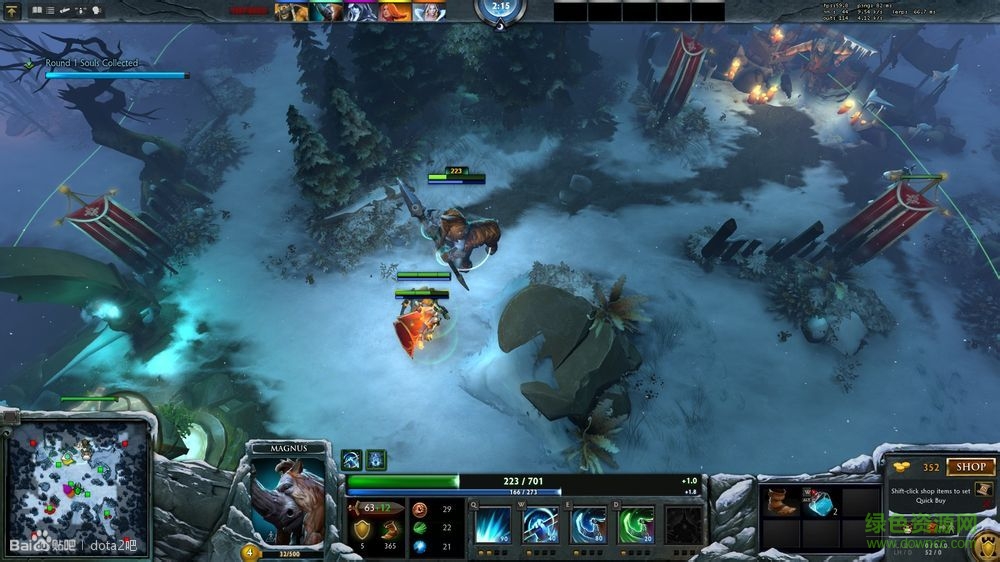Open the main menu arrow button
The height and width of the screenshot is (562, 1000).
(12, 10)
